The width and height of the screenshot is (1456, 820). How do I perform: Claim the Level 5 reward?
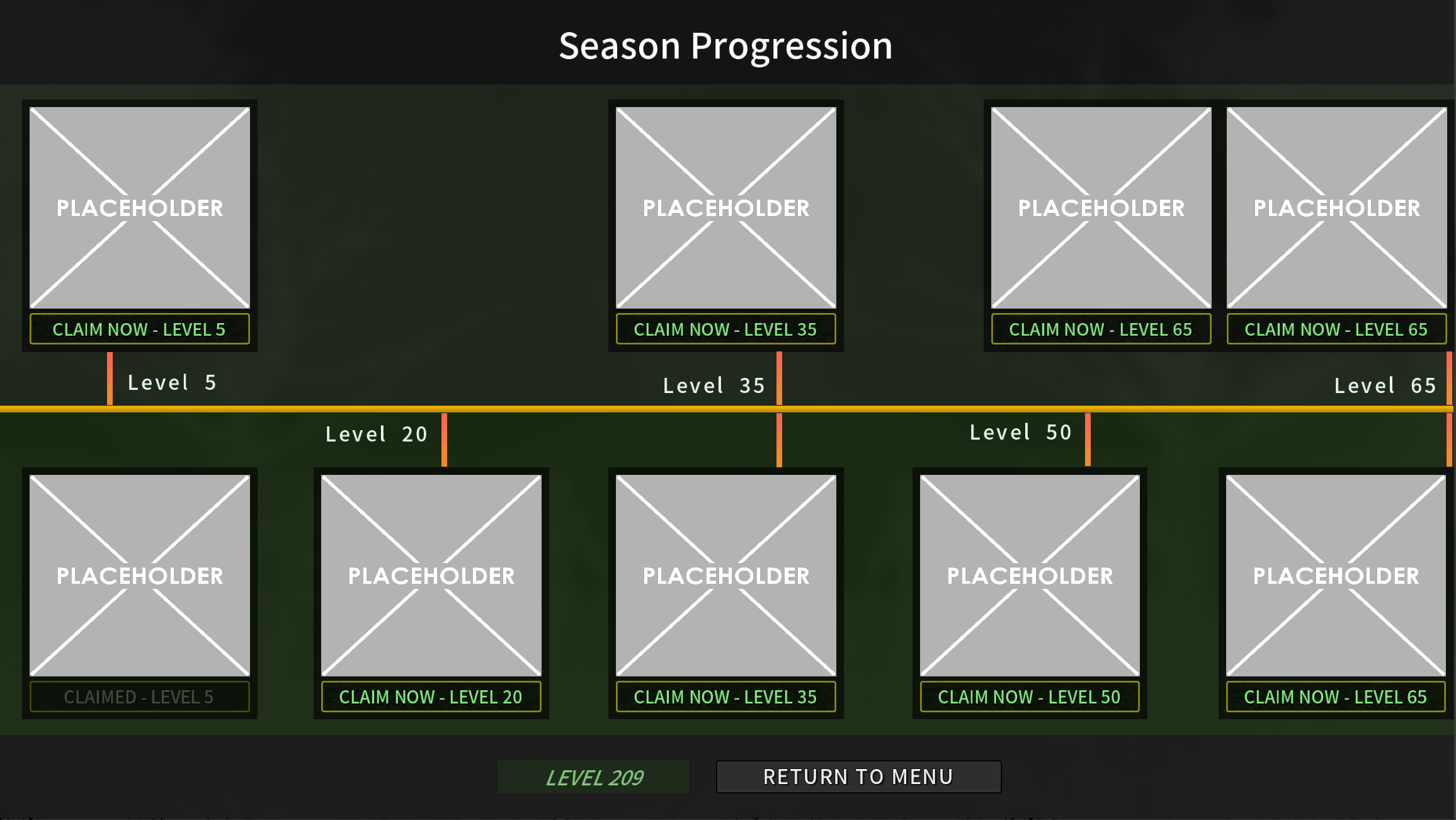click(x=139, y=328)
